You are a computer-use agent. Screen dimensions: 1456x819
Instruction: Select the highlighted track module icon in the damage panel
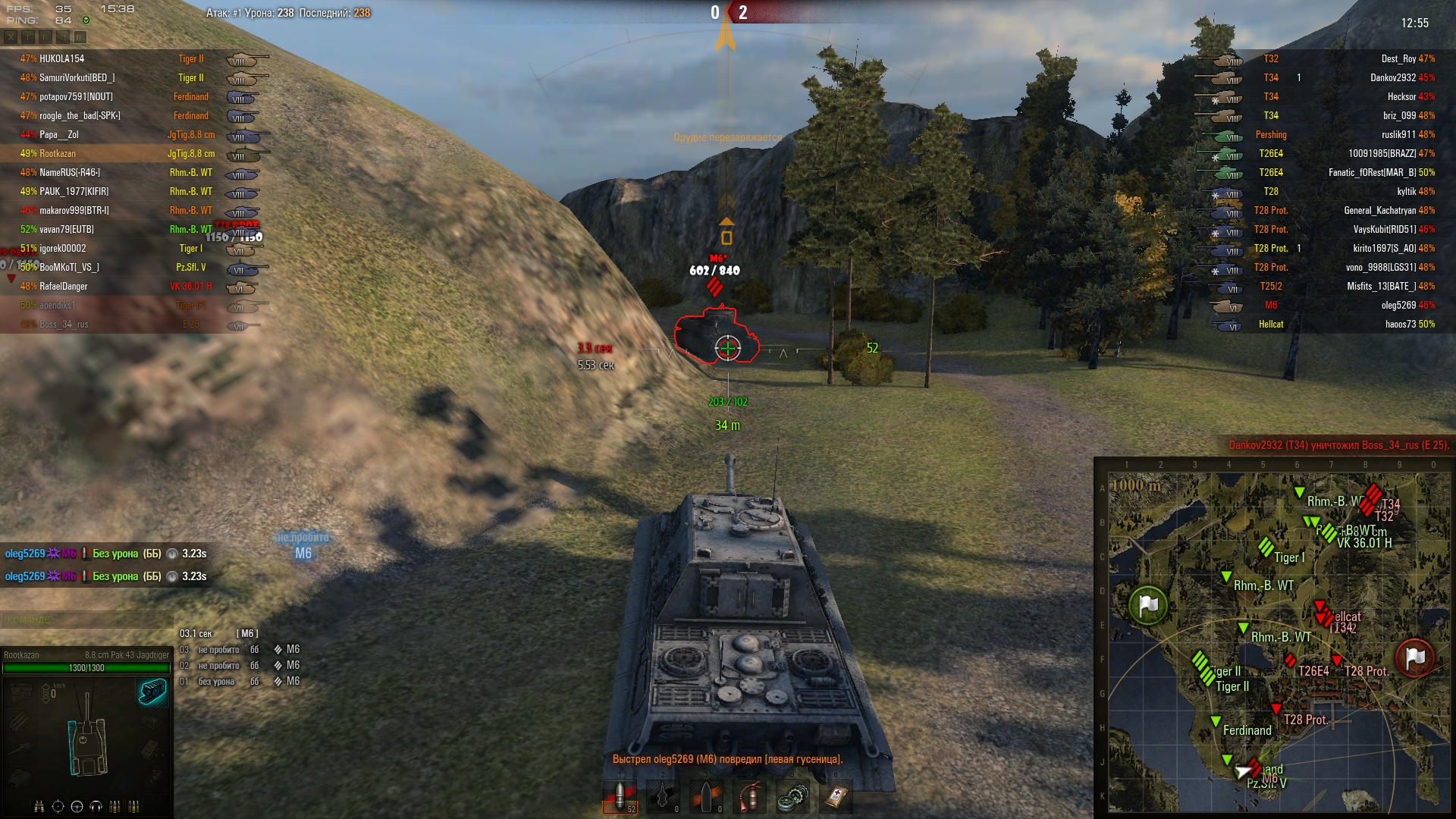152,691
